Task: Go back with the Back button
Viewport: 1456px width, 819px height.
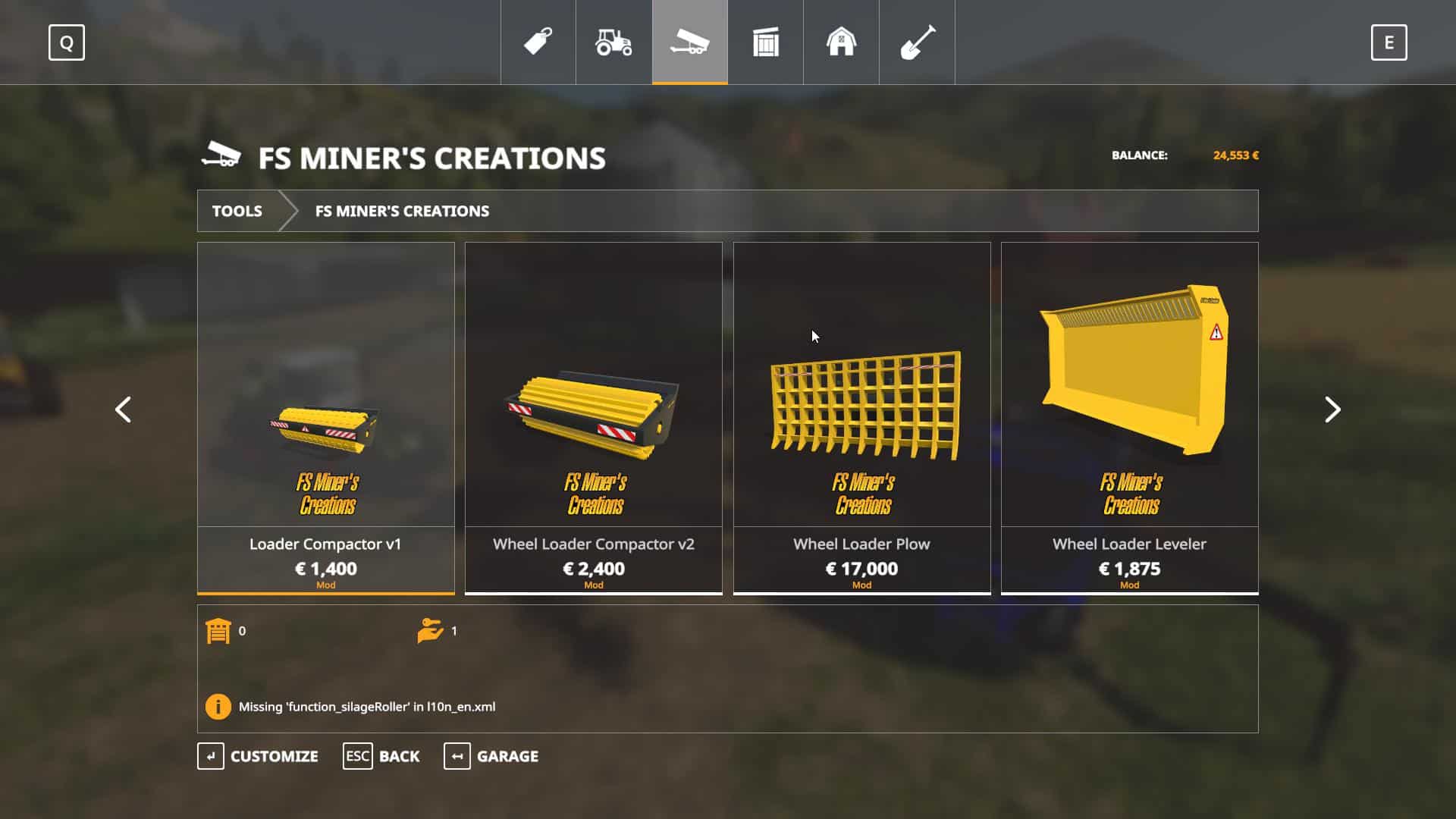Action: 381,756
